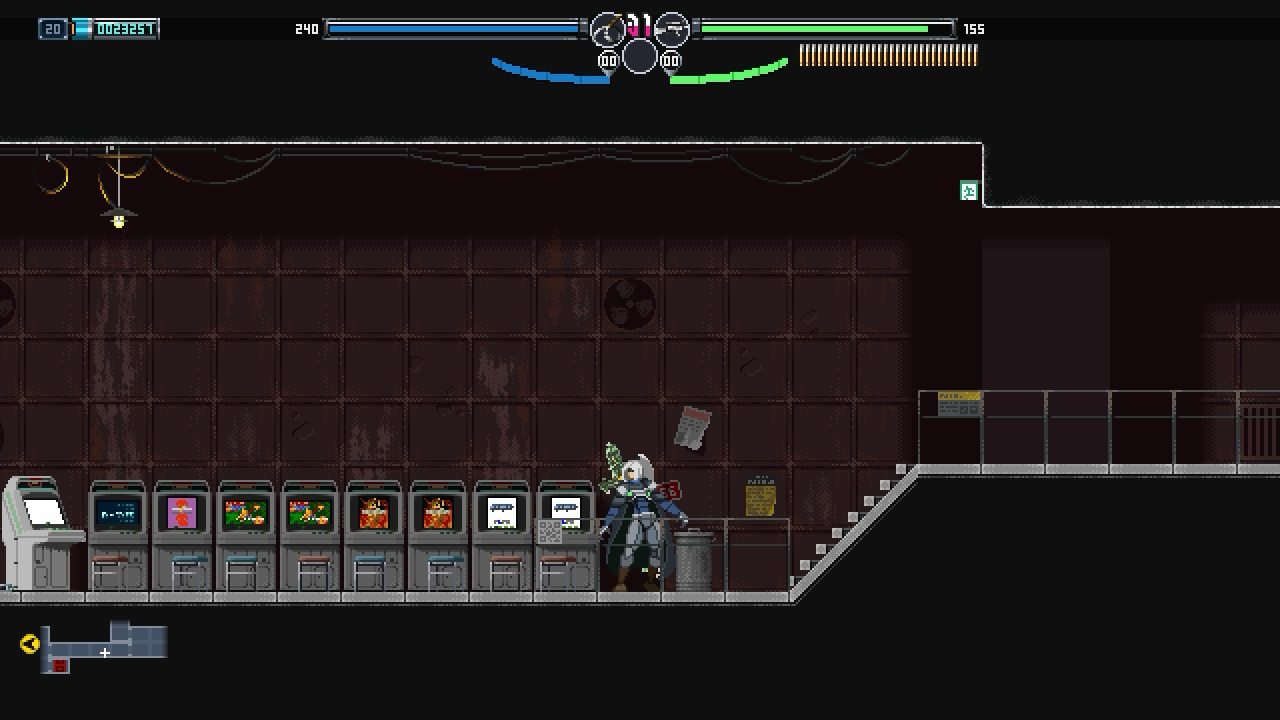Viewport: 1280px width, 720px height.
Task: Select the rifle weapon icon
Action: pos(672,30)
